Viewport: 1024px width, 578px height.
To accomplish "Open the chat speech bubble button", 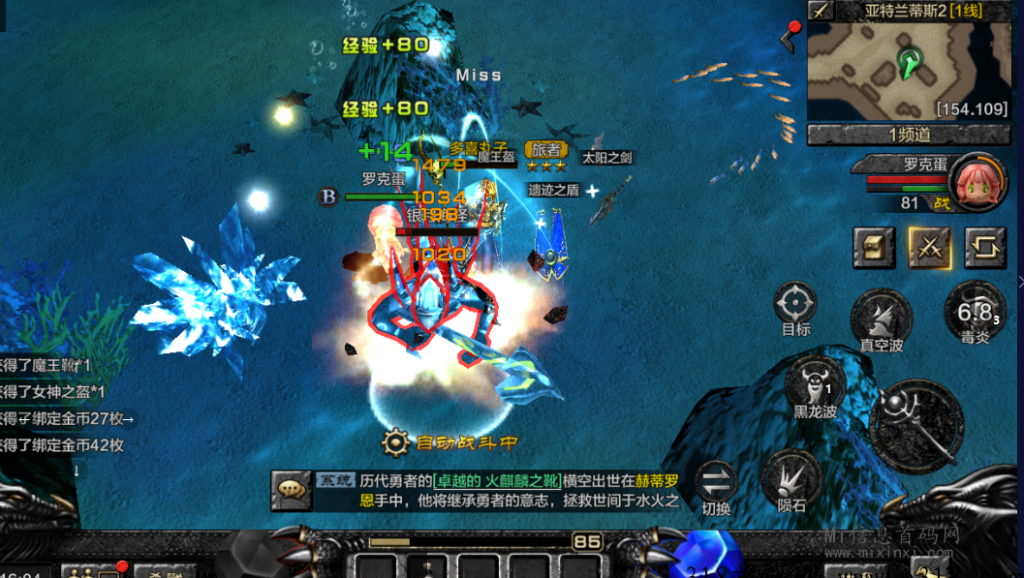I will [291, 488].
